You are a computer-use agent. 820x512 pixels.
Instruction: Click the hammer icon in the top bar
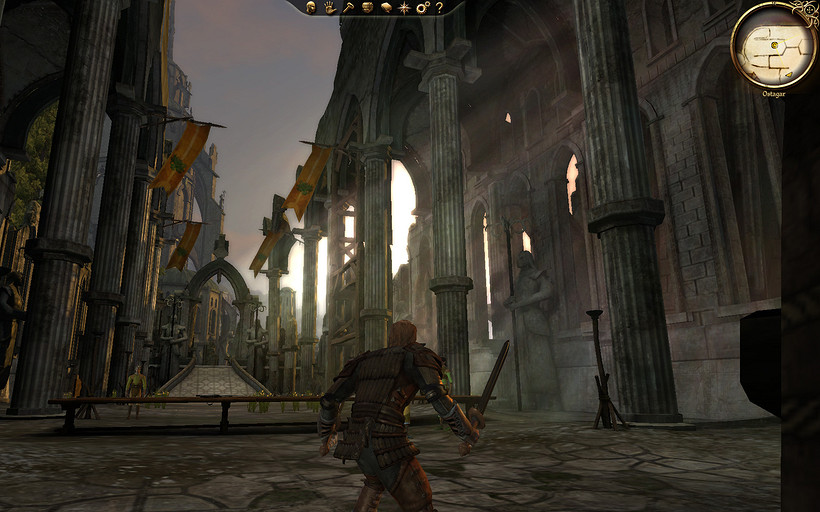(348, 7)
